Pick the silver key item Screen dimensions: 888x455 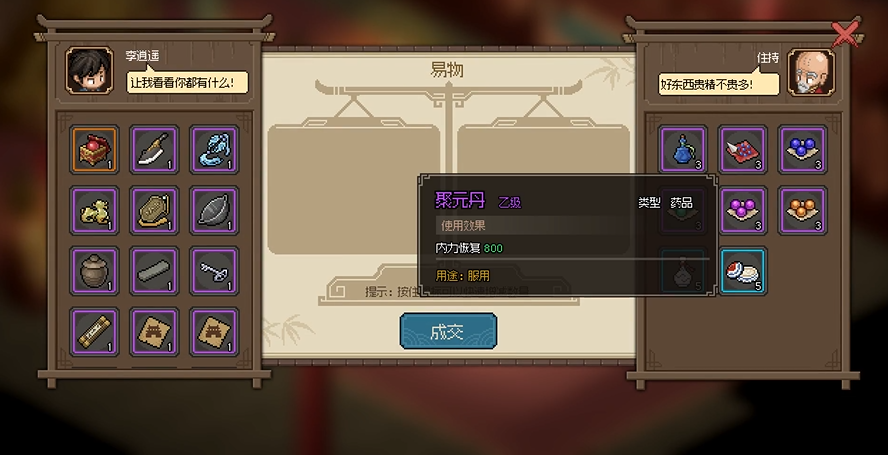pos(214,270)
